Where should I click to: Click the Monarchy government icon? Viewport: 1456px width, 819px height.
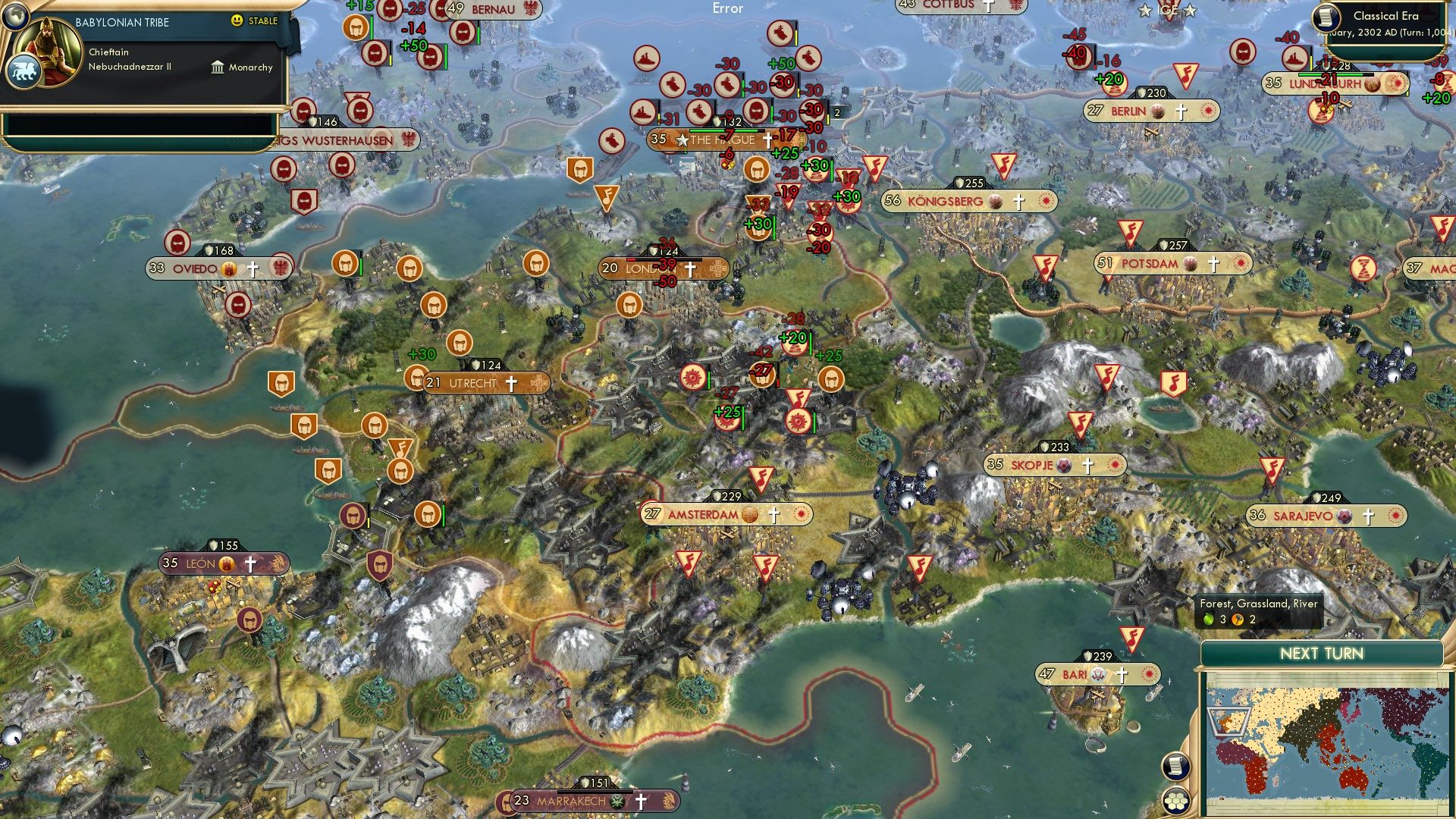click(x=216, y=67)
